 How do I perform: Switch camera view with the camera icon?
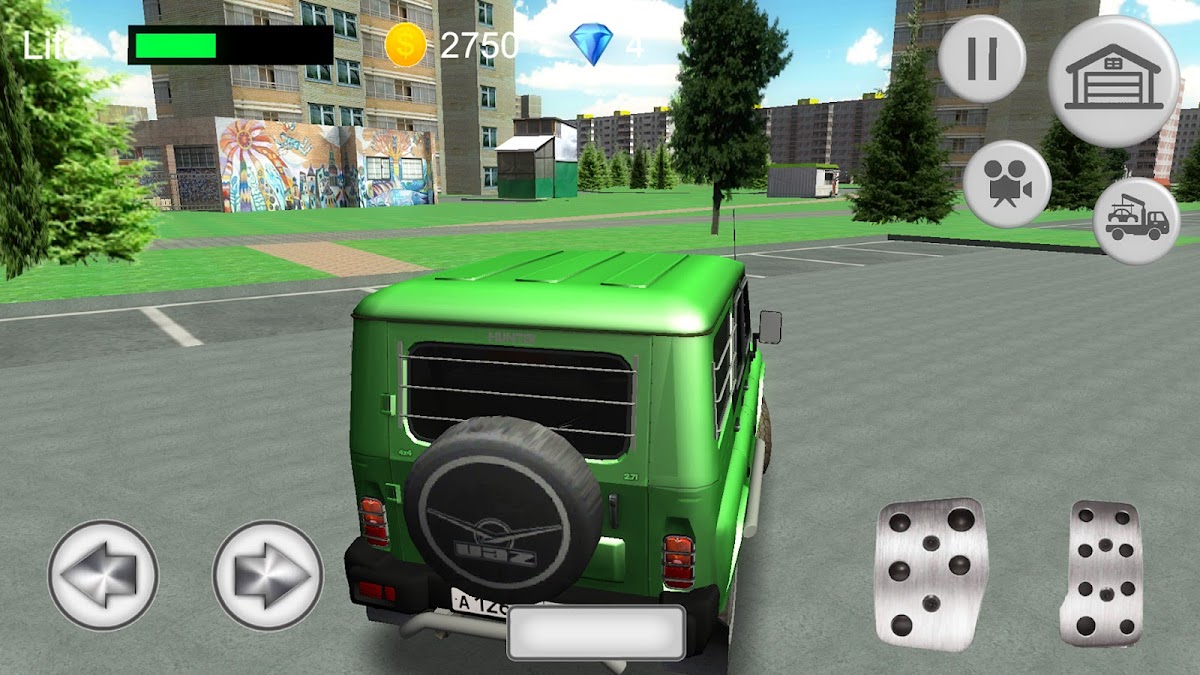[x=1006, y=184]
